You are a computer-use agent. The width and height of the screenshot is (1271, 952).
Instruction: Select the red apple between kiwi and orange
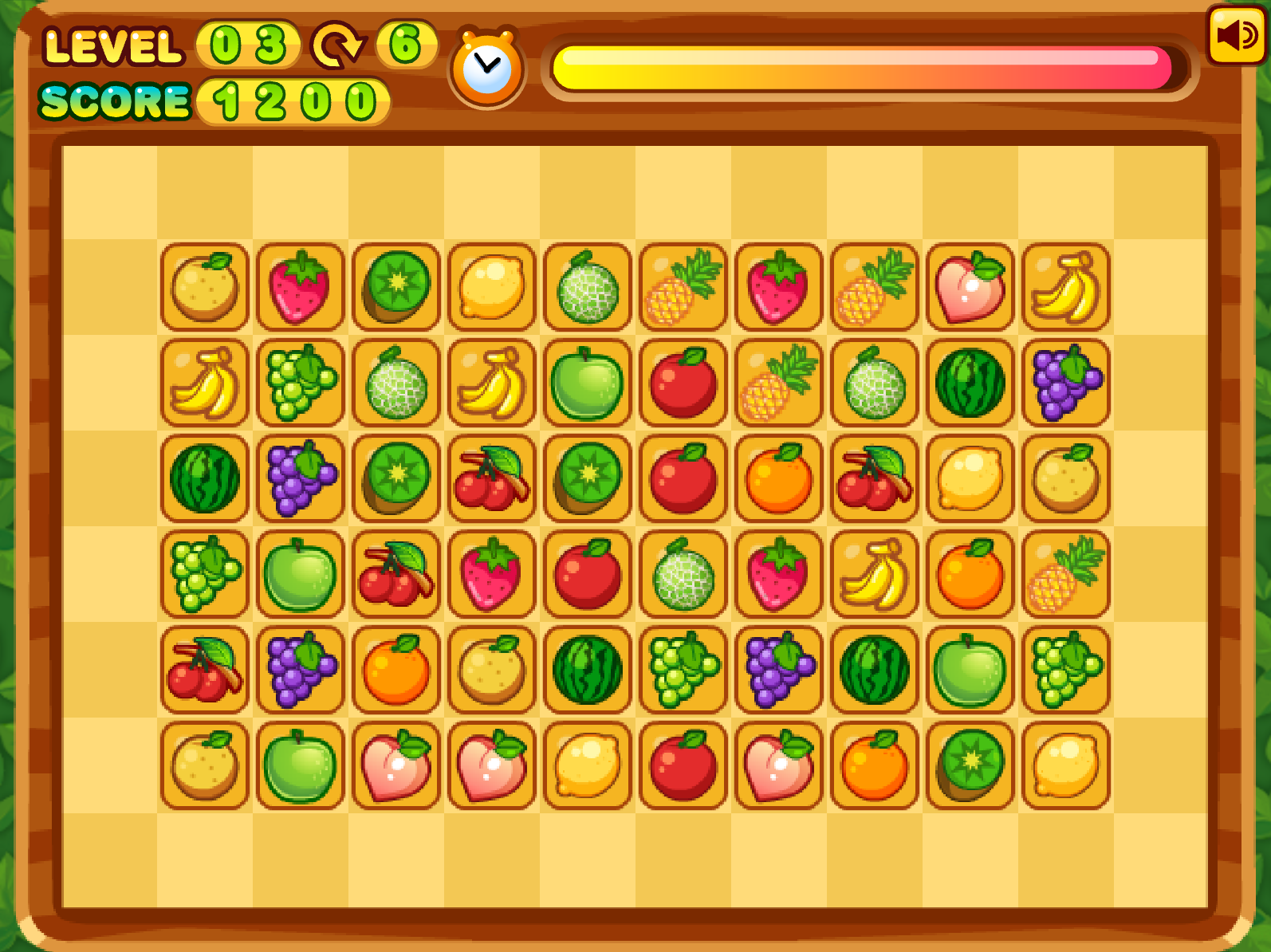(683, 478)
